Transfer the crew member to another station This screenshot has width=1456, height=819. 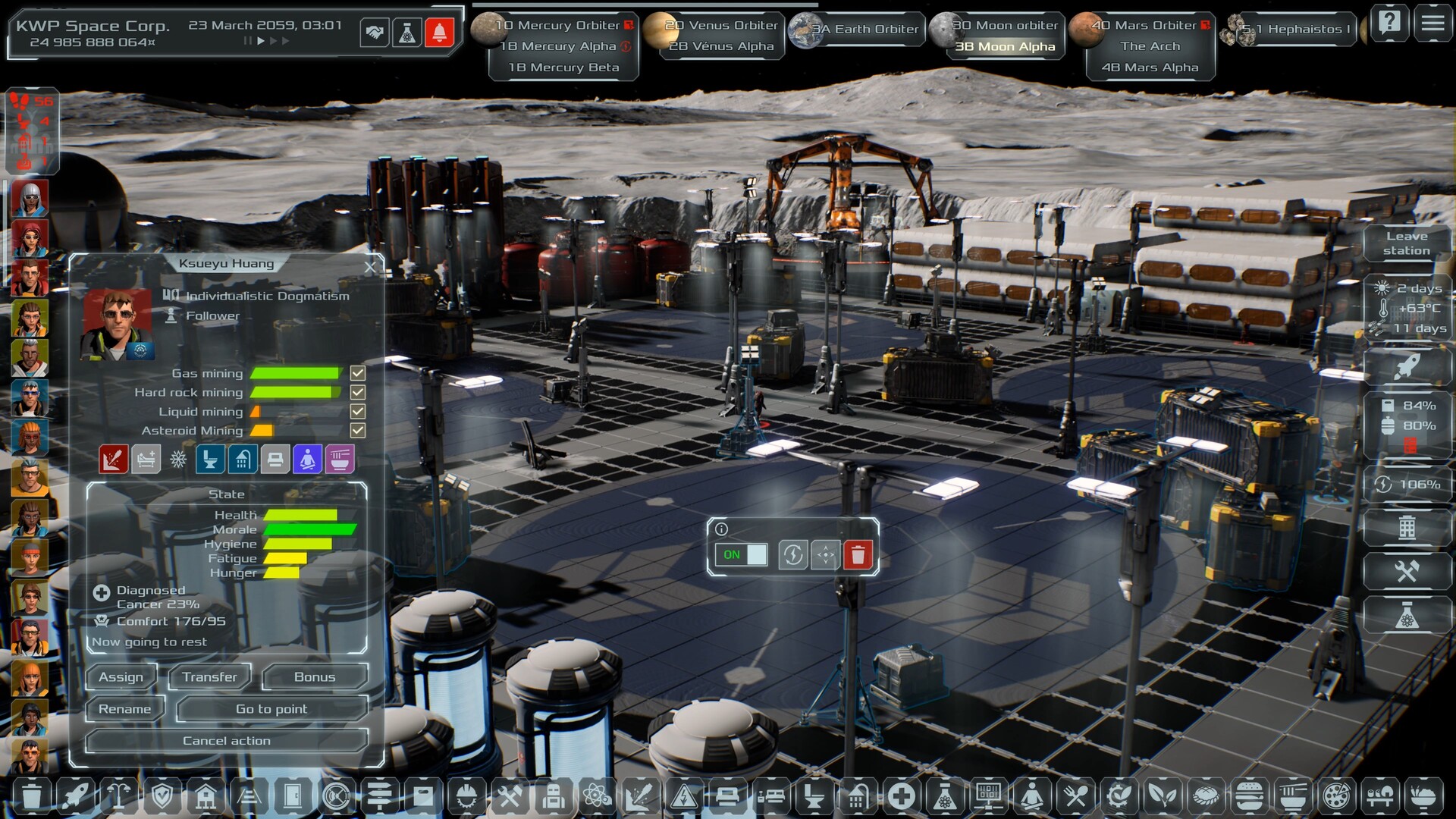[209, 676]
